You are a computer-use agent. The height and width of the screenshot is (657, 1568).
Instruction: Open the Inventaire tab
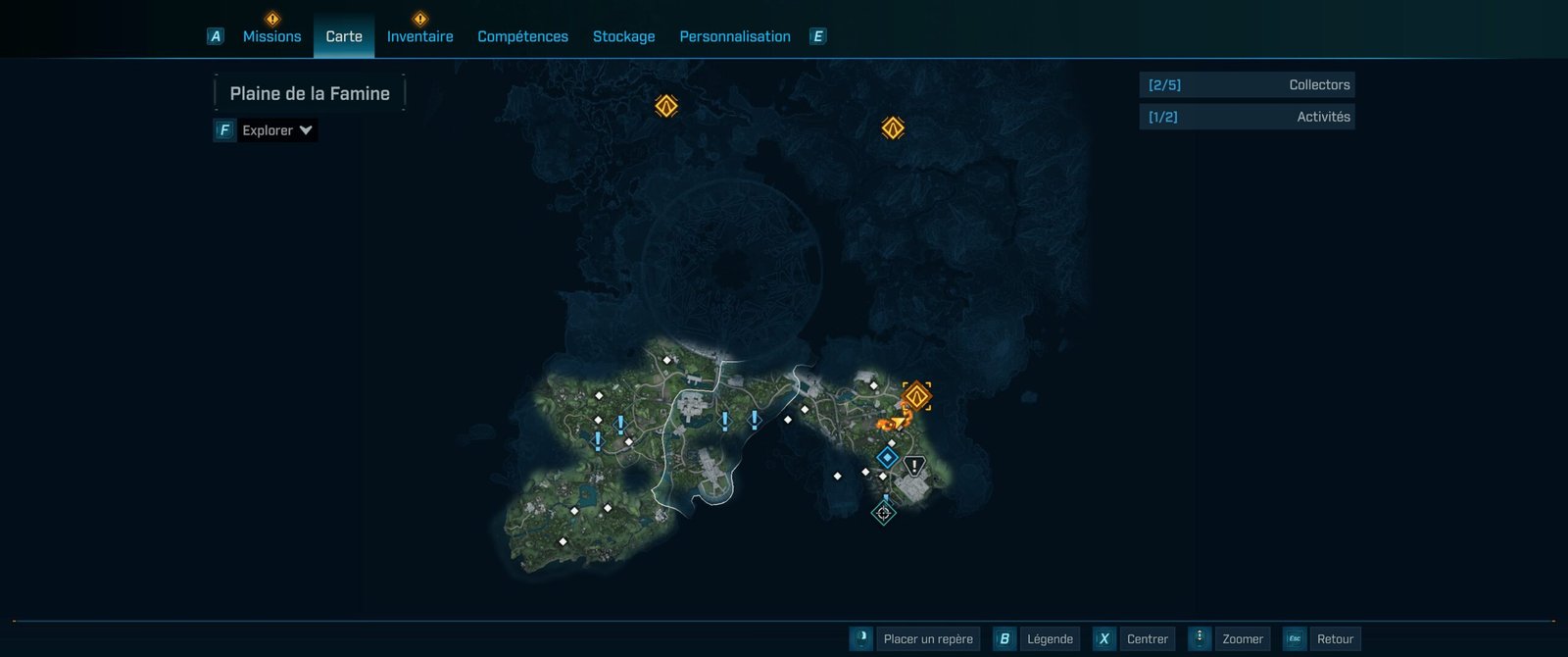point(419,36)
